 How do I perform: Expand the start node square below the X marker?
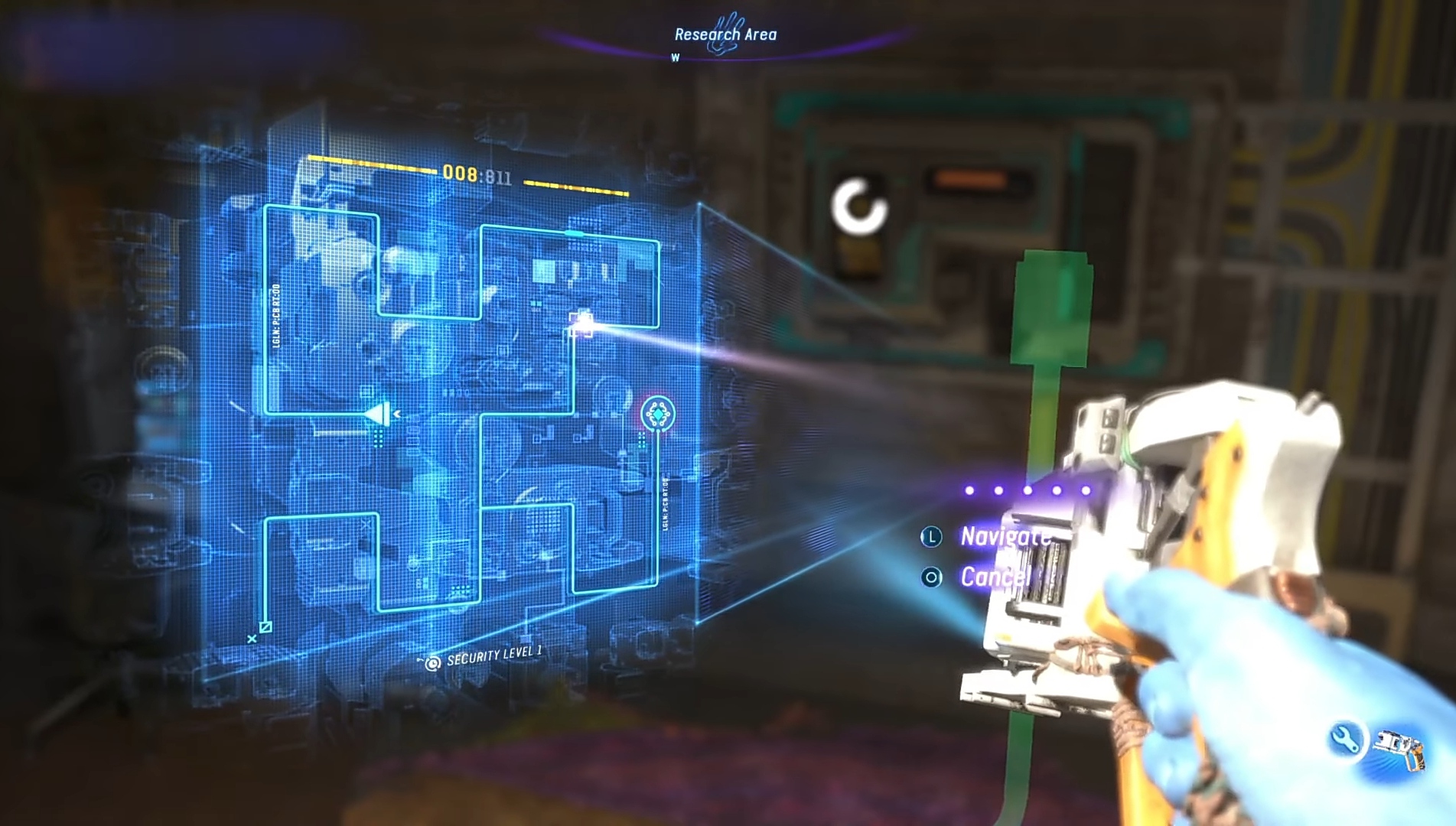coord(265,627)
